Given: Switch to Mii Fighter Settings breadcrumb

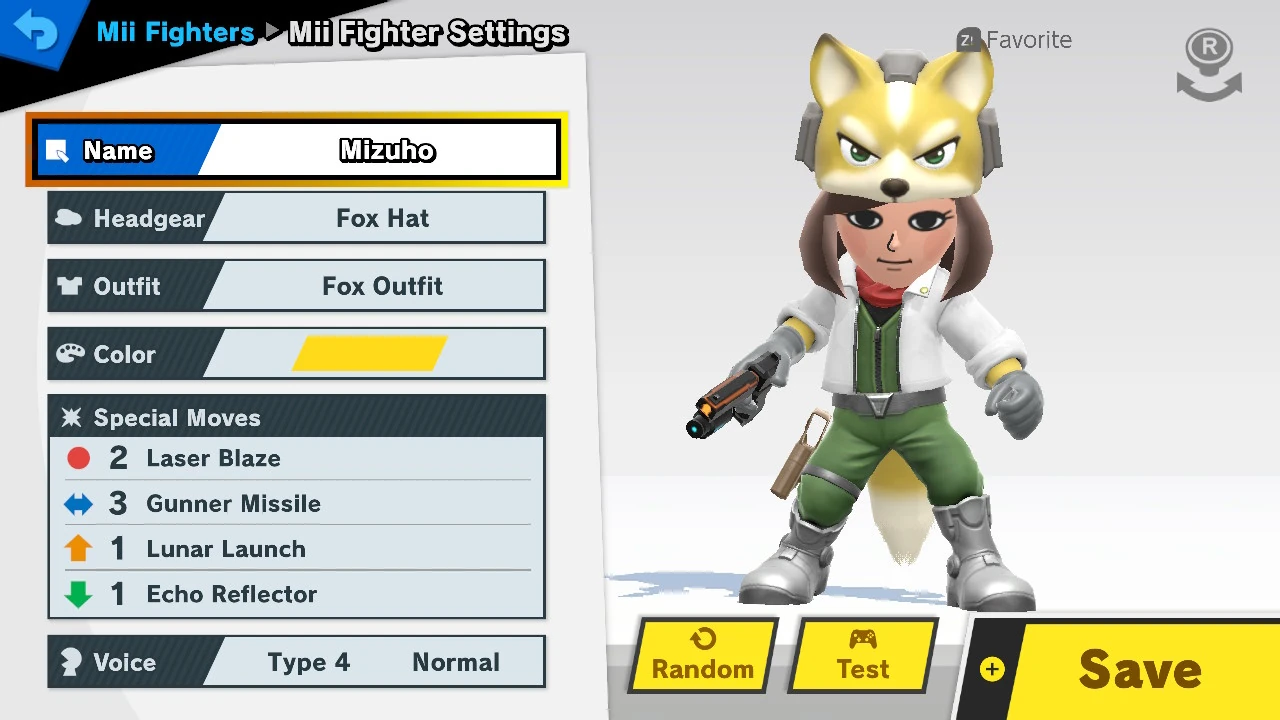Looking at the screenshot, I should (427, 32).
